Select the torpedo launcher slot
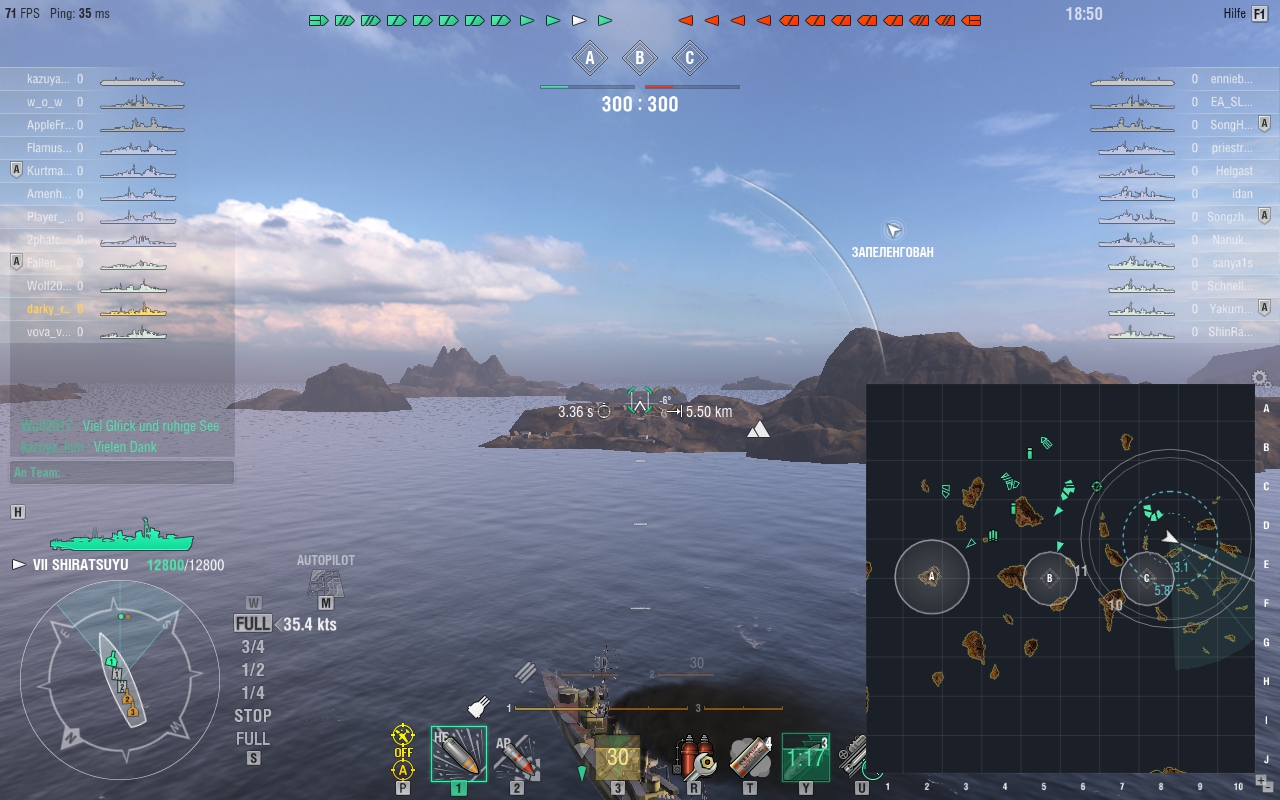The width and height of the screenshot is (1280, 800). (x=617, y=757)
